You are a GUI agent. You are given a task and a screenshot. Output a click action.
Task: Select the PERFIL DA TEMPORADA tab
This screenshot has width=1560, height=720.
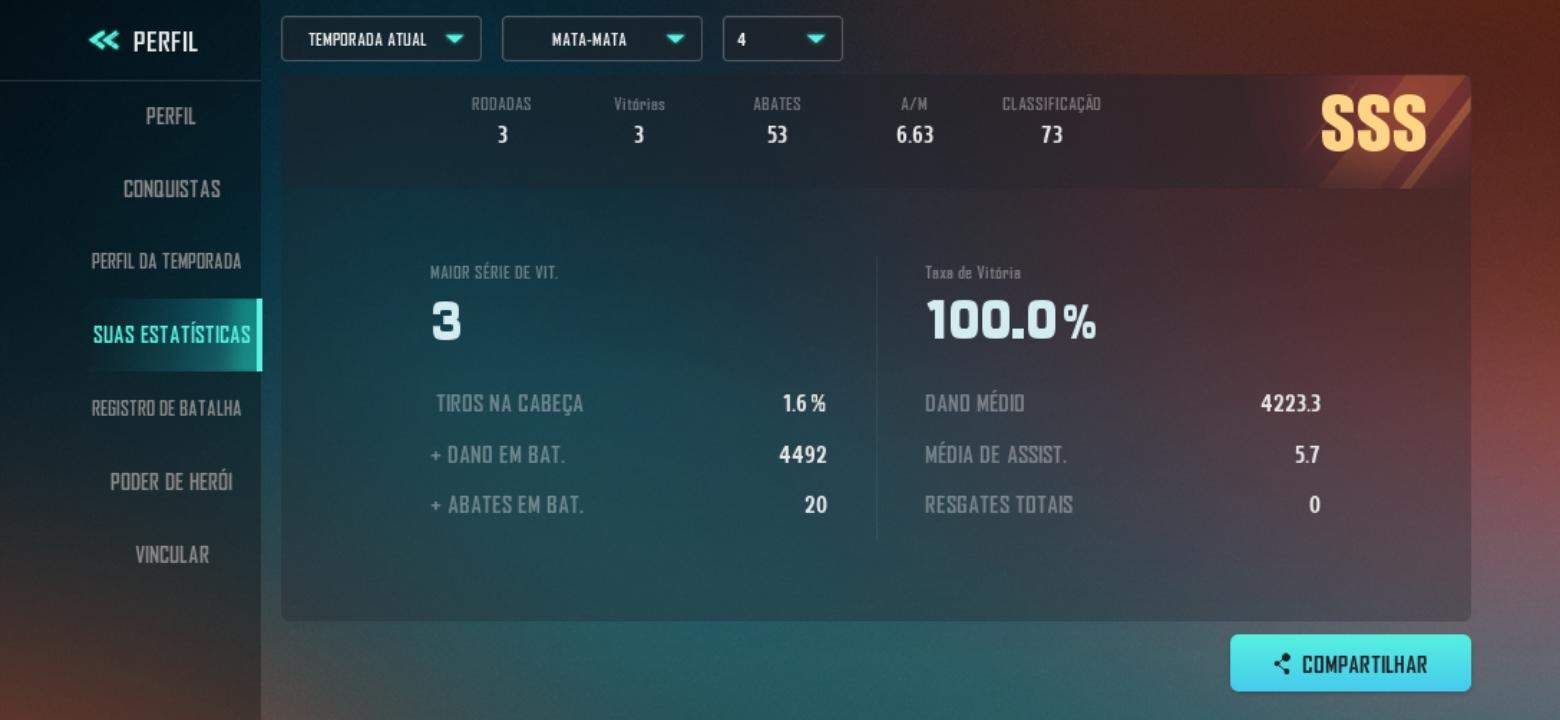point(170,261)
